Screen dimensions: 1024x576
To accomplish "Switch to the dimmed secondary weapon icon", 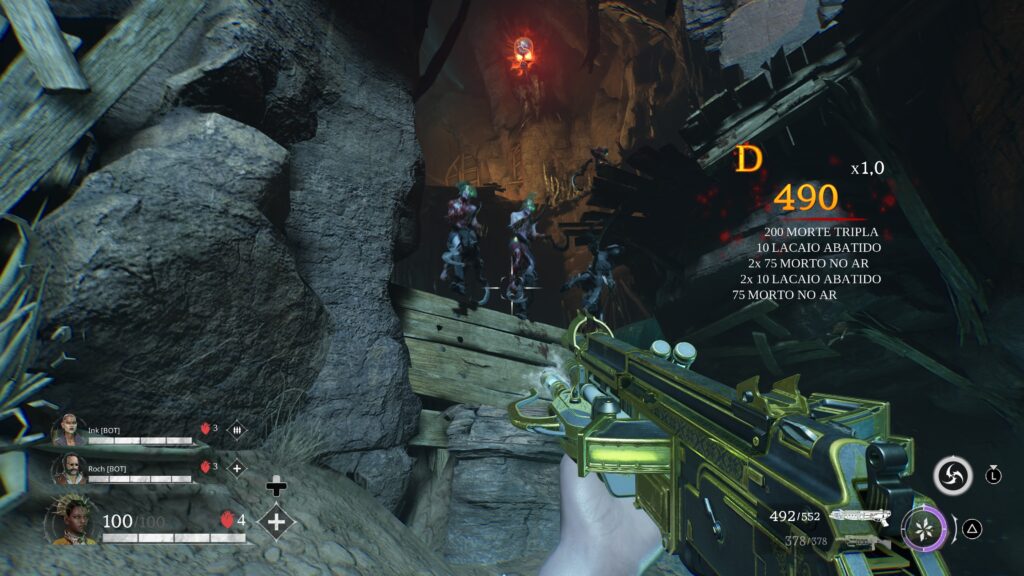I will 863,541.
